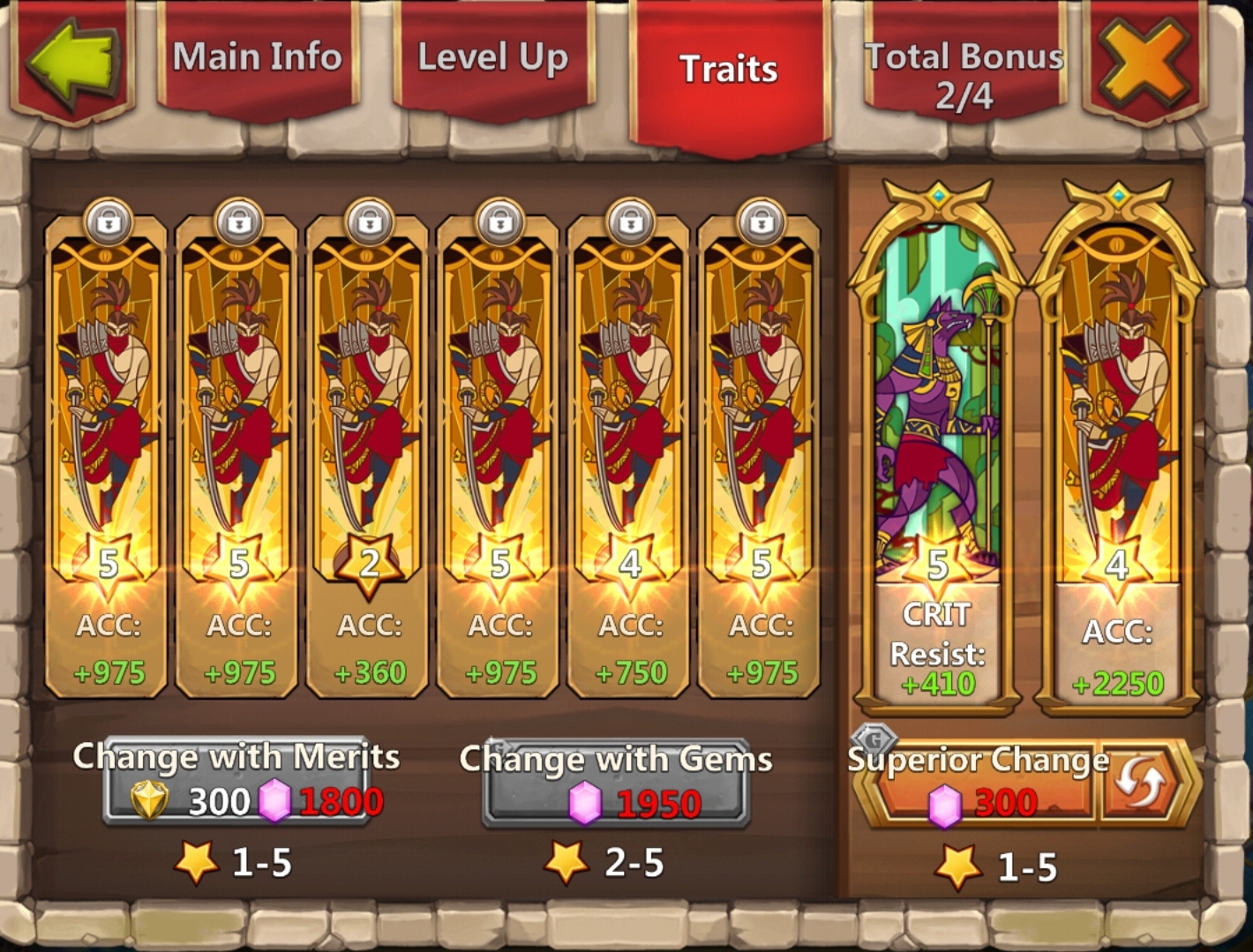
Task: Select the level 2 ACC +360 trait card
Action: tap(369, 459)
